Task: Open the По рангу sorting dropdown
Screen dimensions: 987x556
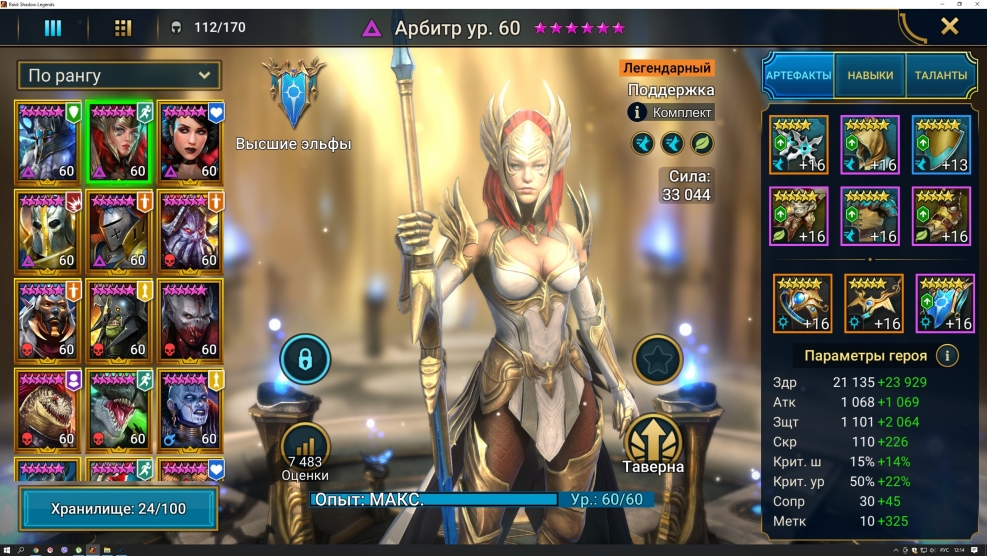Action: [119, 75]
